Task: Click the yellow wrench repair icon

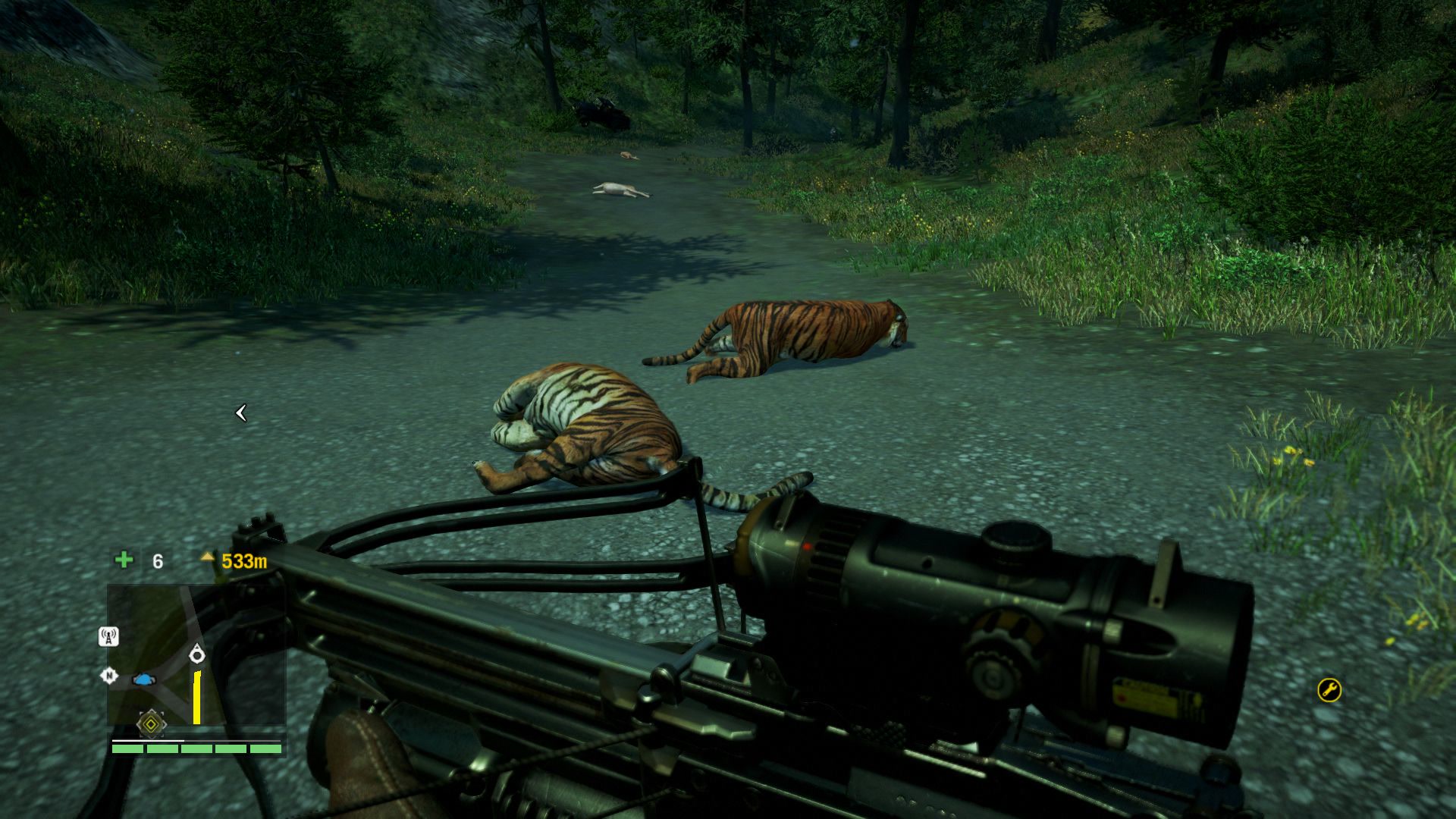Action: pos(1329,689)
